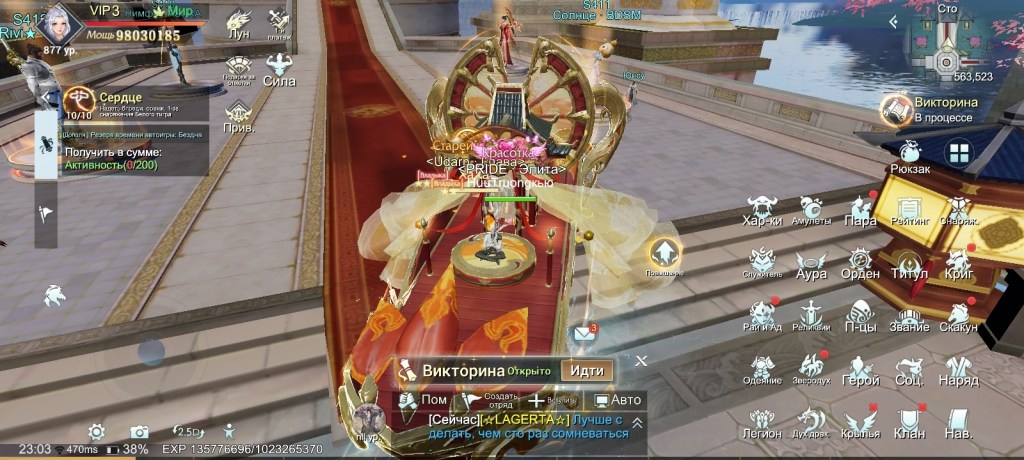Open the mail envelope icon

click(x=583, y=332)
